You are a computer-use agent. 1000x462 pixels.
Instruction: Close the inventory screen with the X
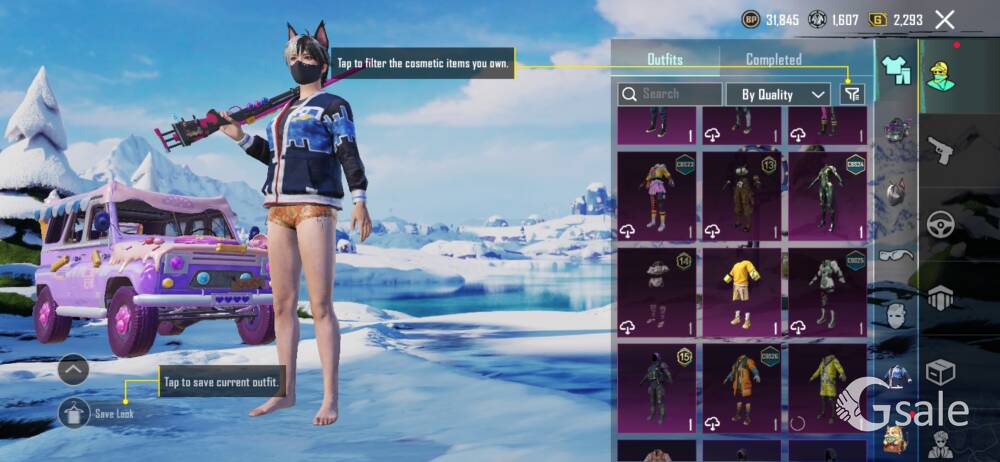point(944,19)
